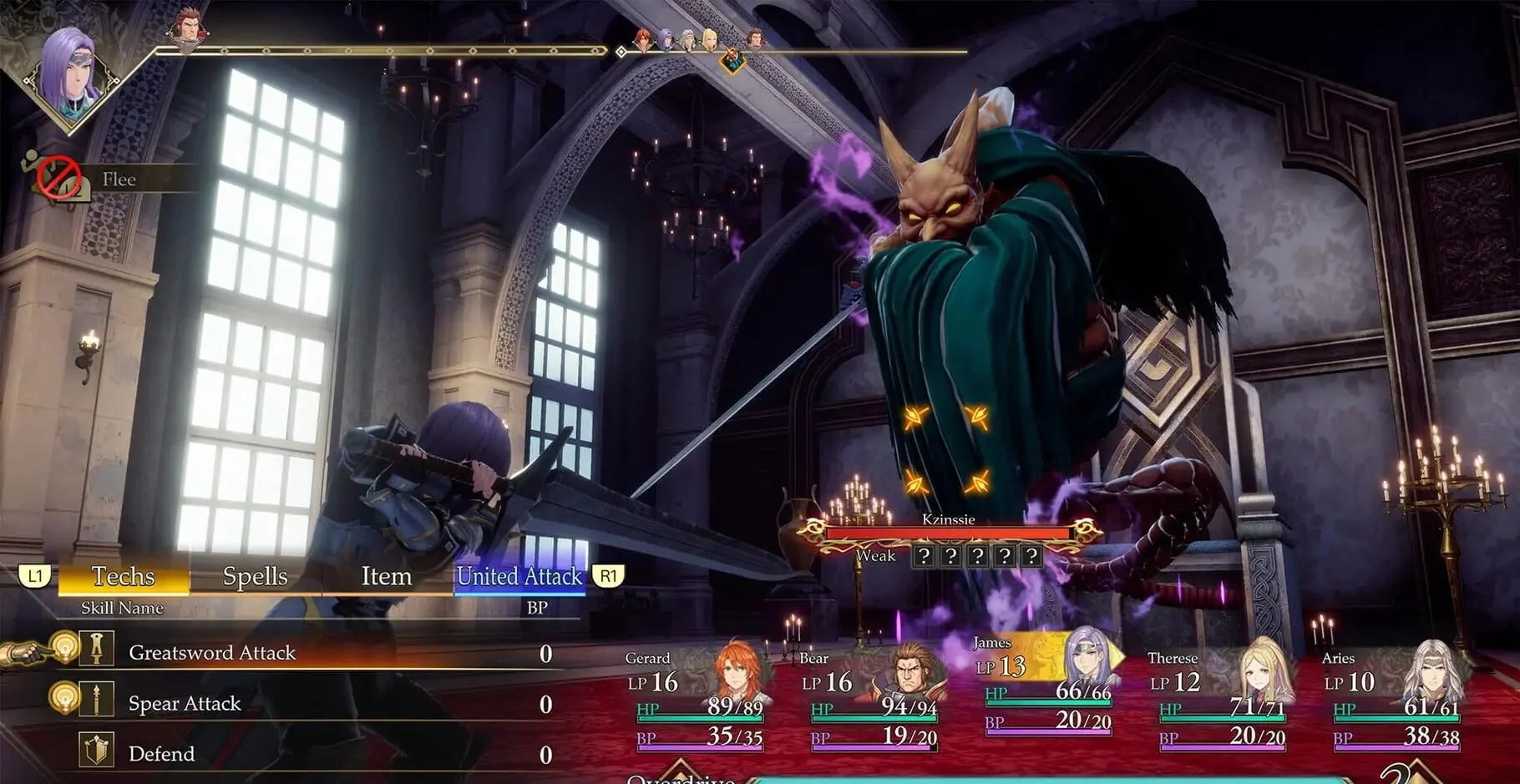Choose the United Attack tab
Image resolution: width=1520 pixels, height=784 pixels.
(x=519, y=576)
